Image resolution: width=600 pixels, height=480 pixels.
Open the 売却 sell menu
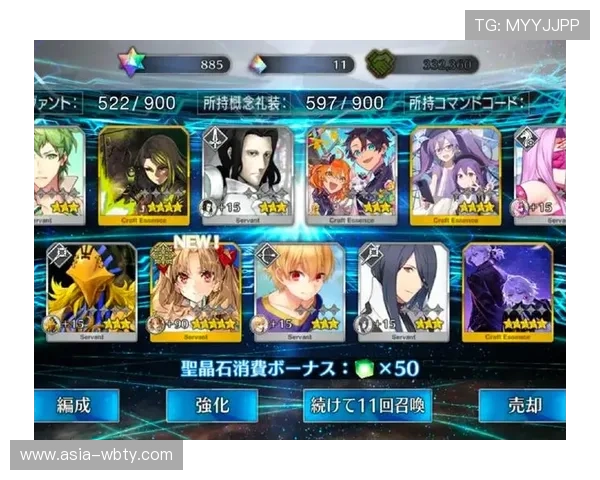[522, 405]
